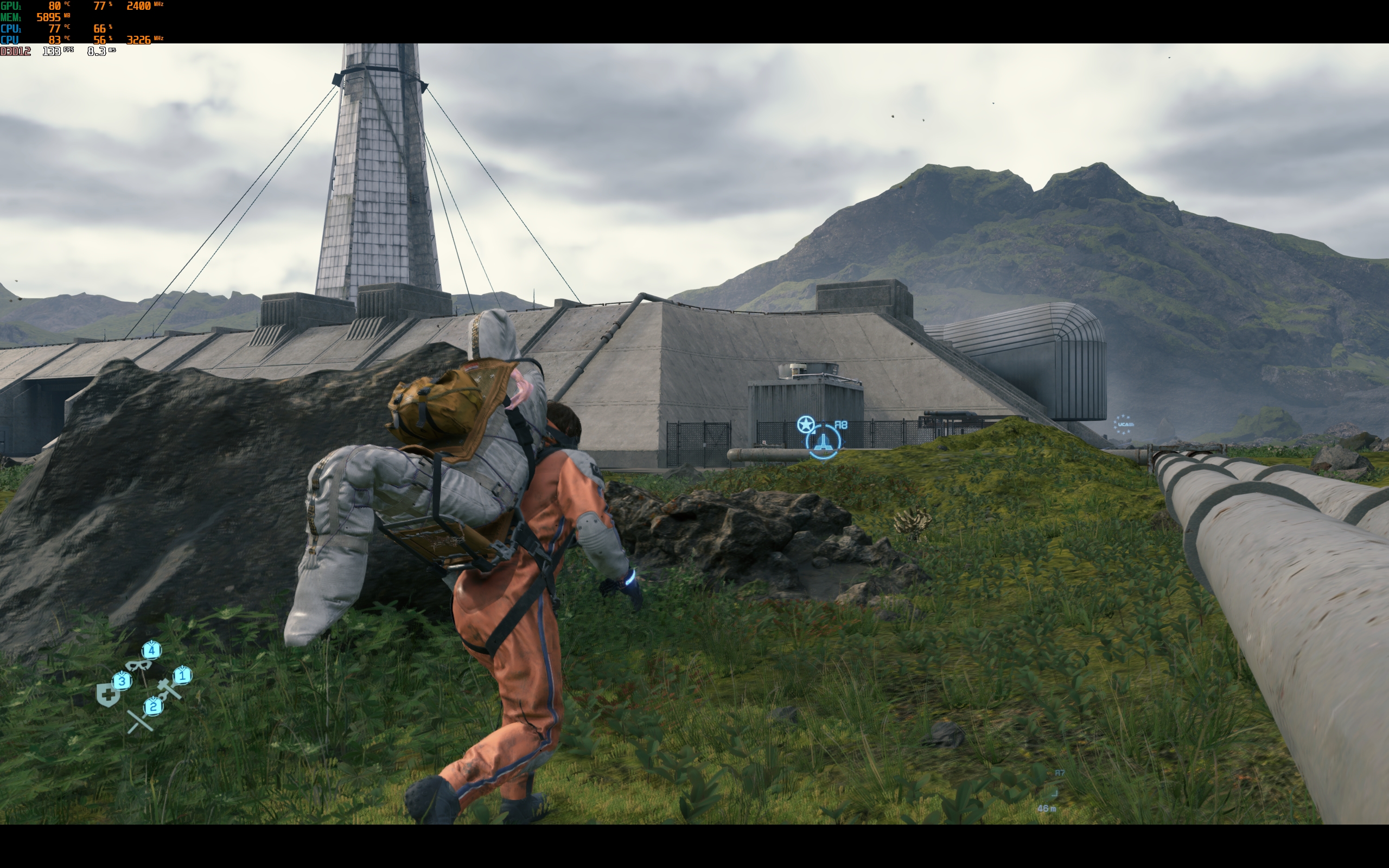Select the star delivery destination badge

point(806,425)
